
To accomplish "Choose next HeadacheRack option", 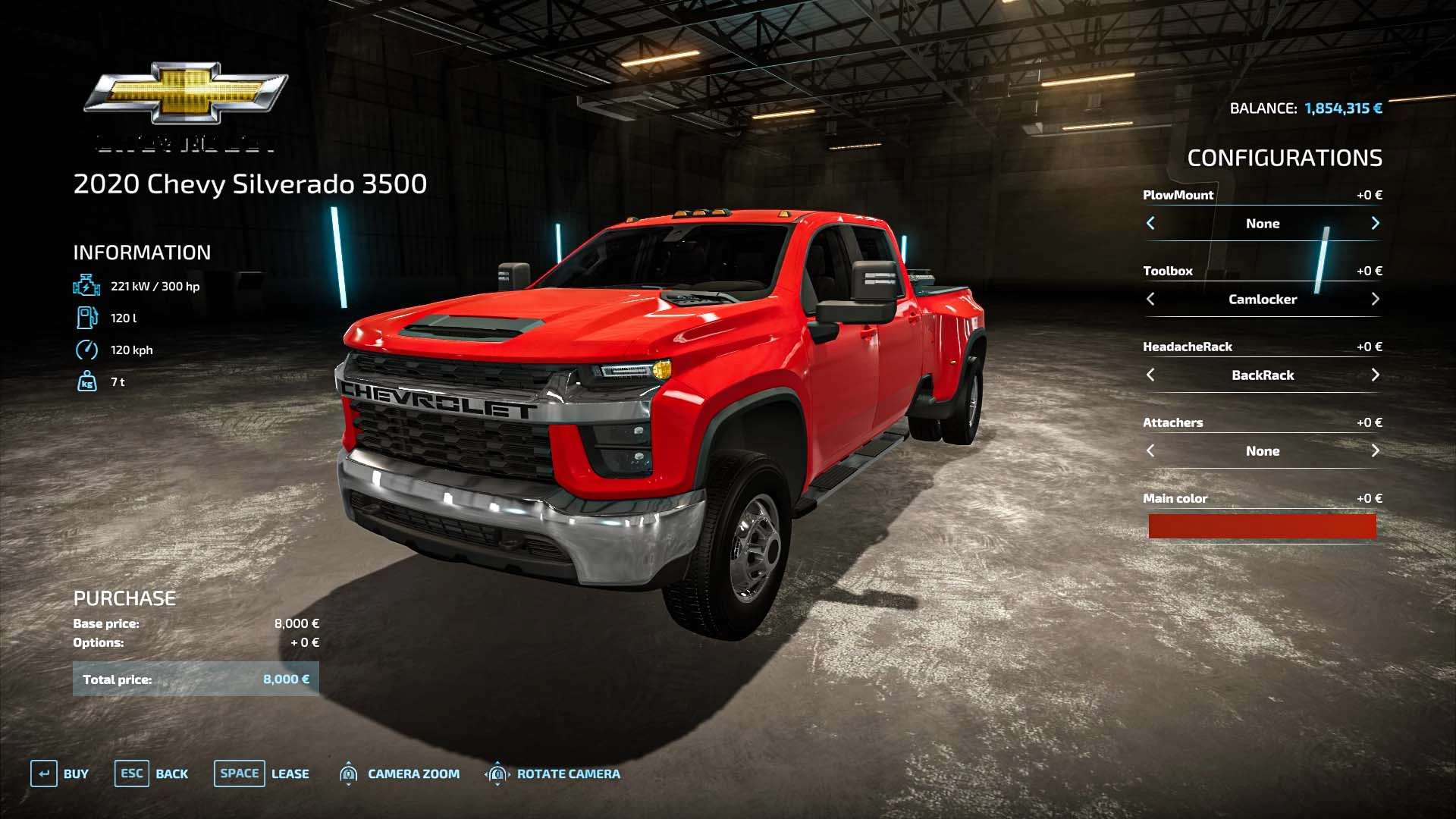I will 1375,375.
